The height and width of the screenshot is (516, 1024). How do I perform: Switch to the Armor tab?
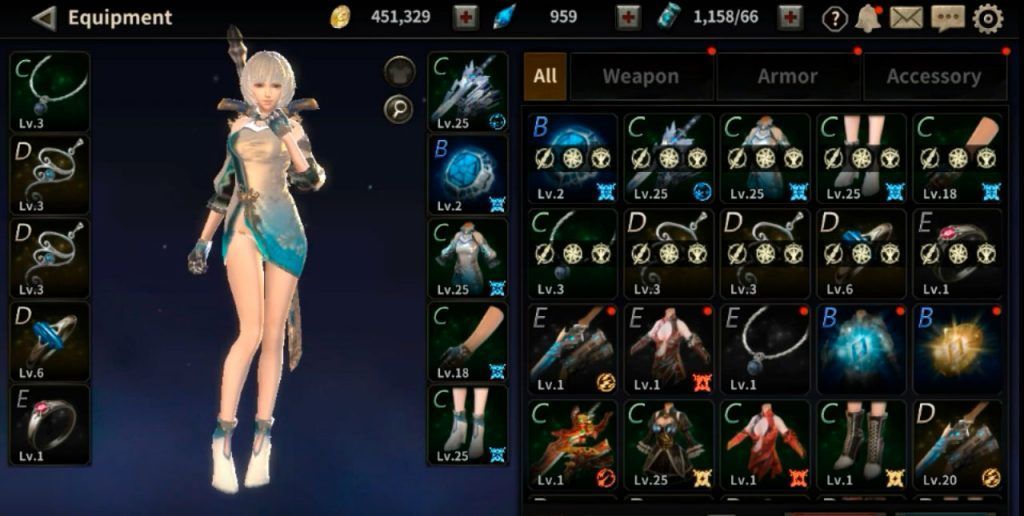click(788, 76)
